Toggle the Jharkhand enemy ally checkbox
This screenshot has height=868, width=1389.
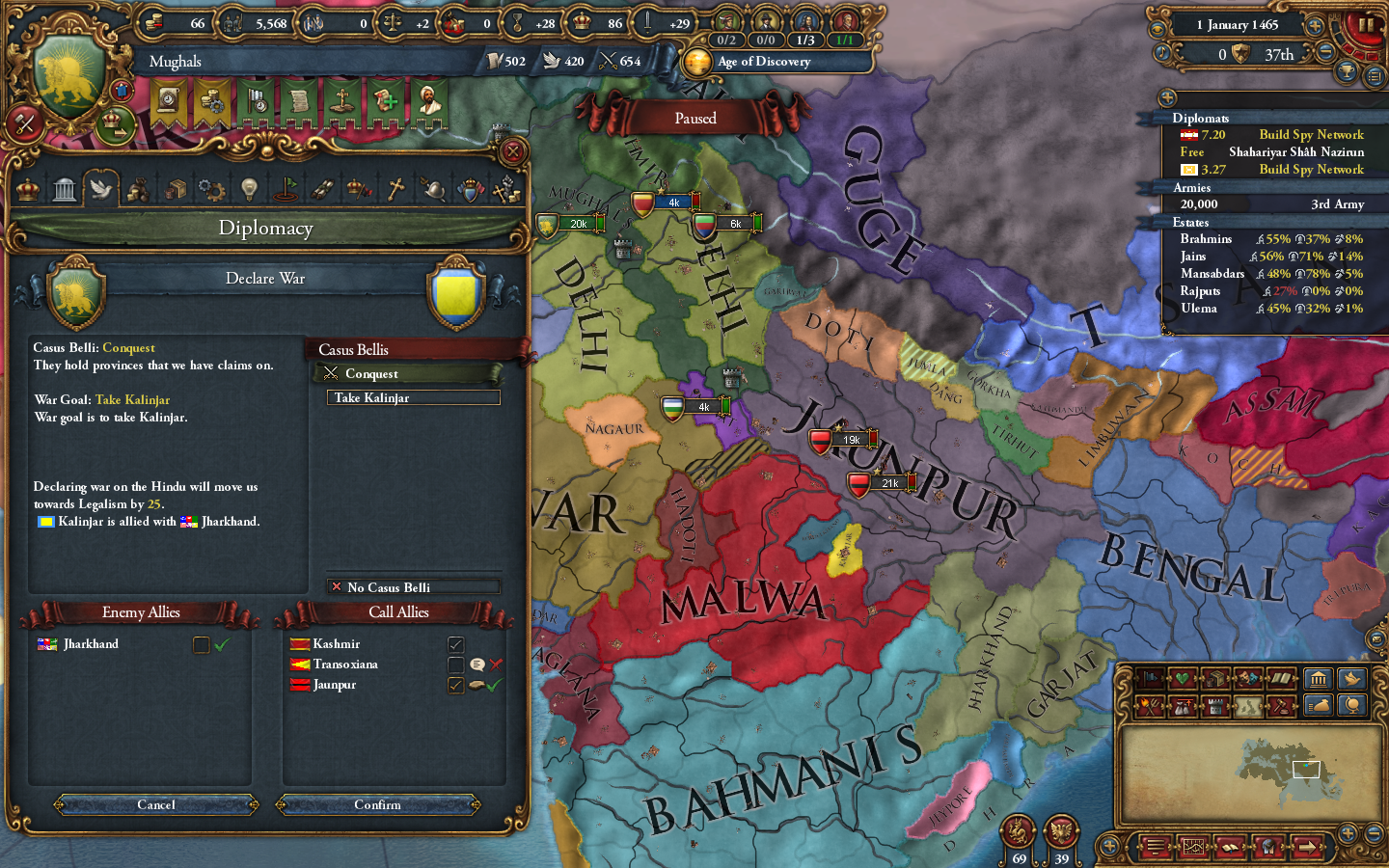[x=200, y=644]
